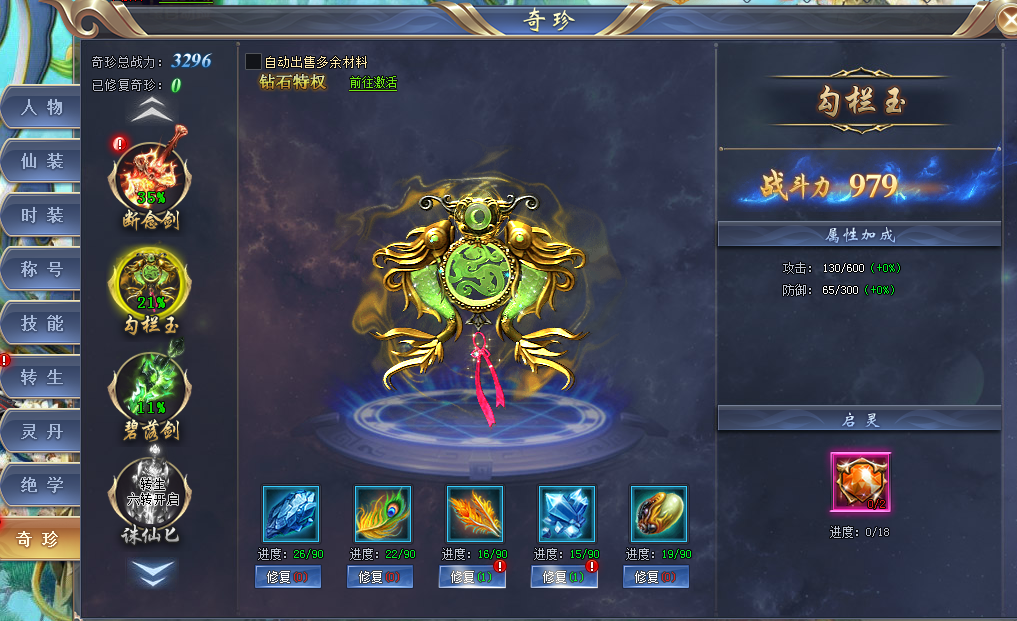This screenshot has width=1017, height=621.
Task: Select the 断念剑 treasure
Action: click(150, 177)
